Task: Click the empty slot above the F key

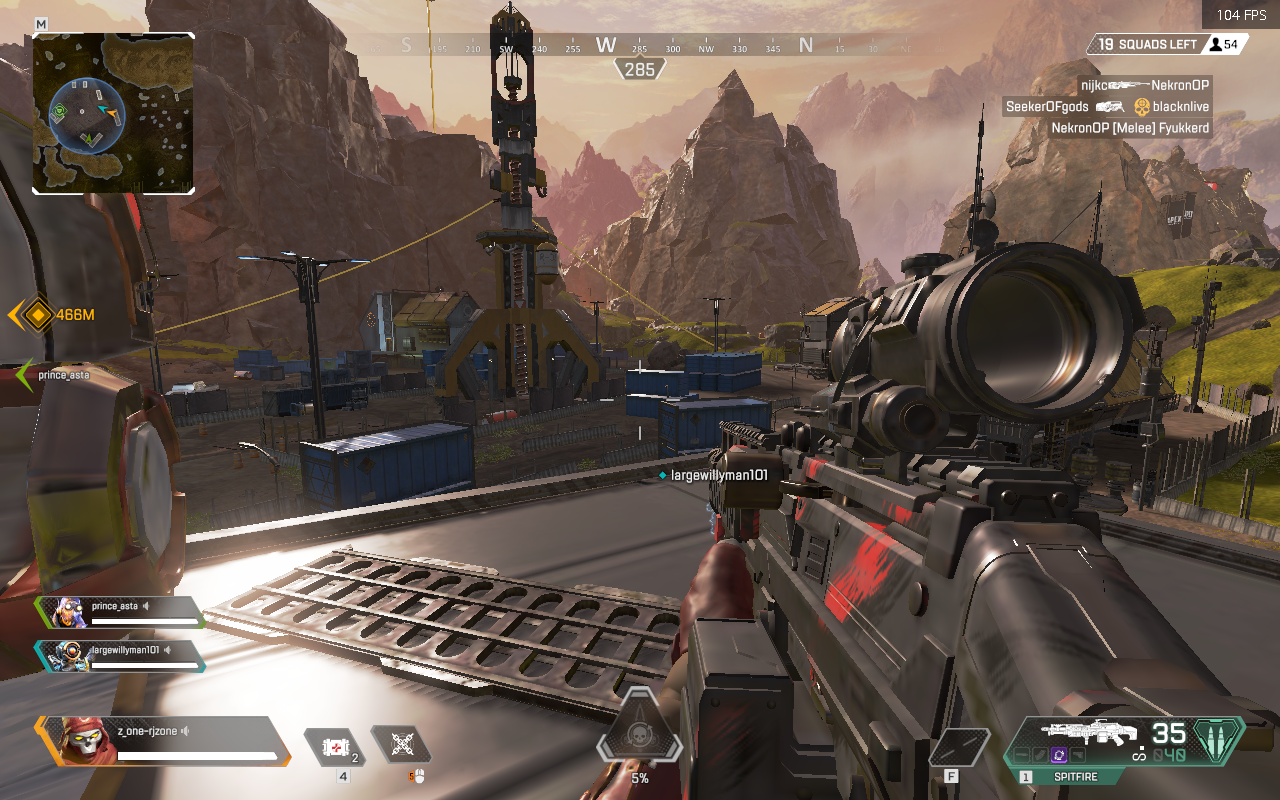Action: pos(960,747)
